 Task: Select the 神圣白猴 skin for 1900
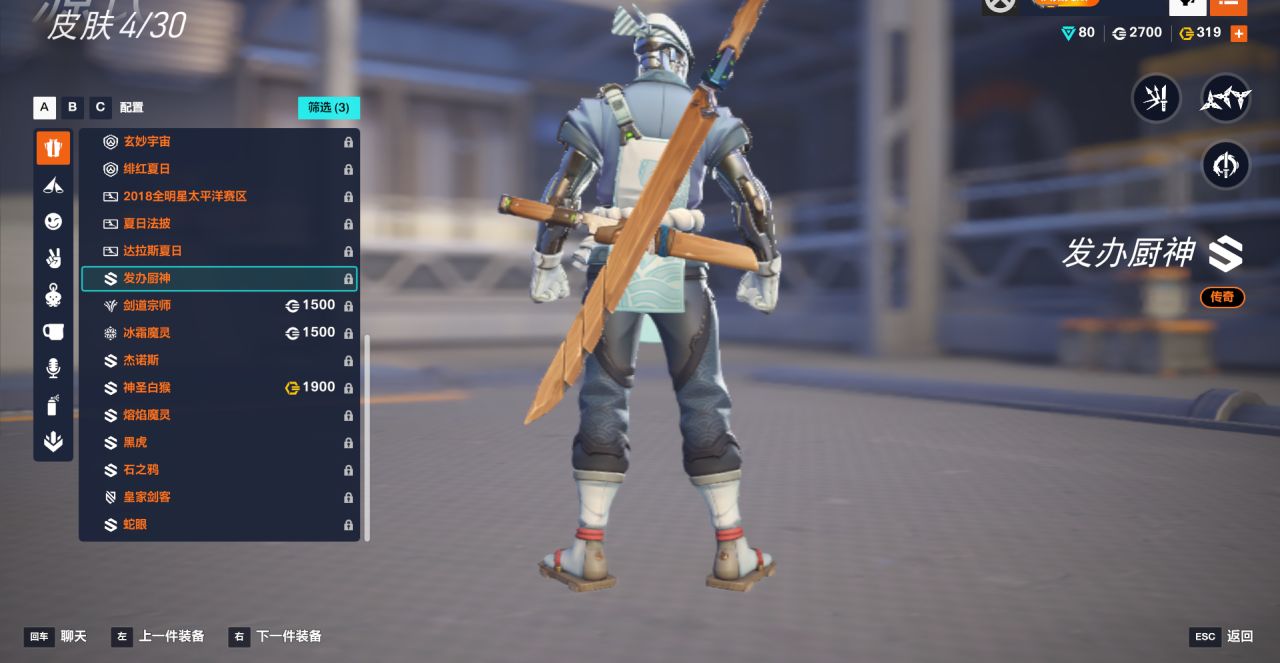click(x=218, y=387)
